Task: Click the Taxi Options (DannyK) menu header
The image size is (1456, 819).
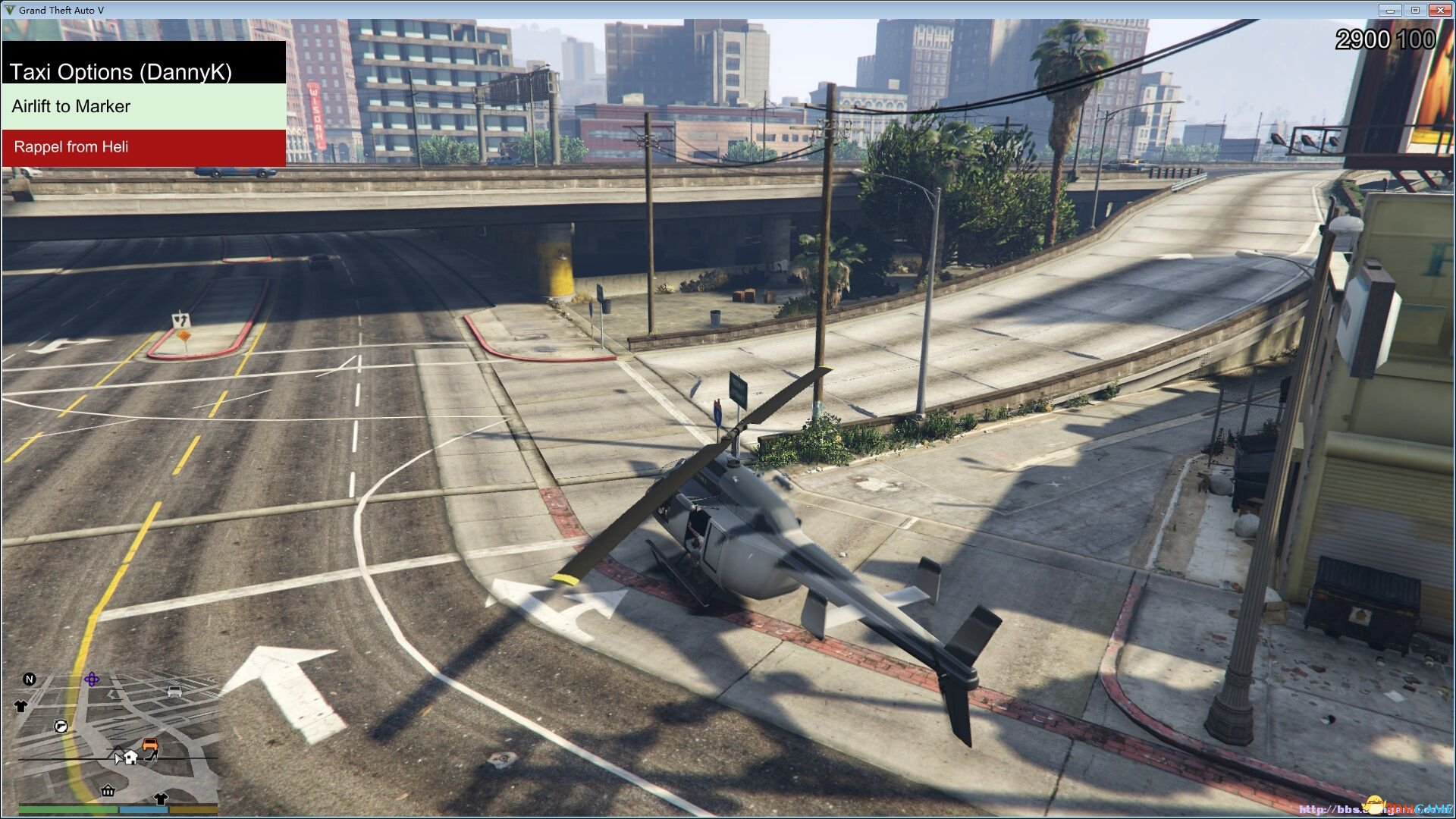Action: pyautogui.click(x=123, y=72)
